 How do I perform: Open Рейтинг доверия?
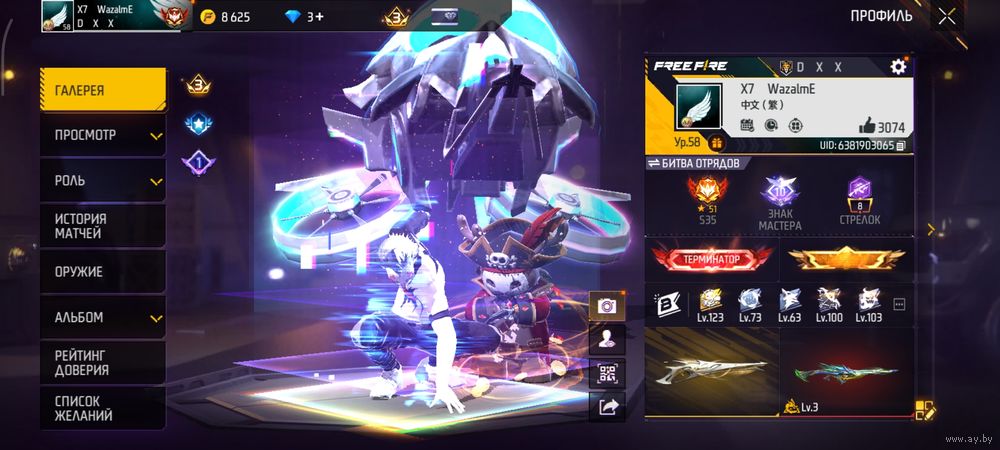click(x=103, y=362)
